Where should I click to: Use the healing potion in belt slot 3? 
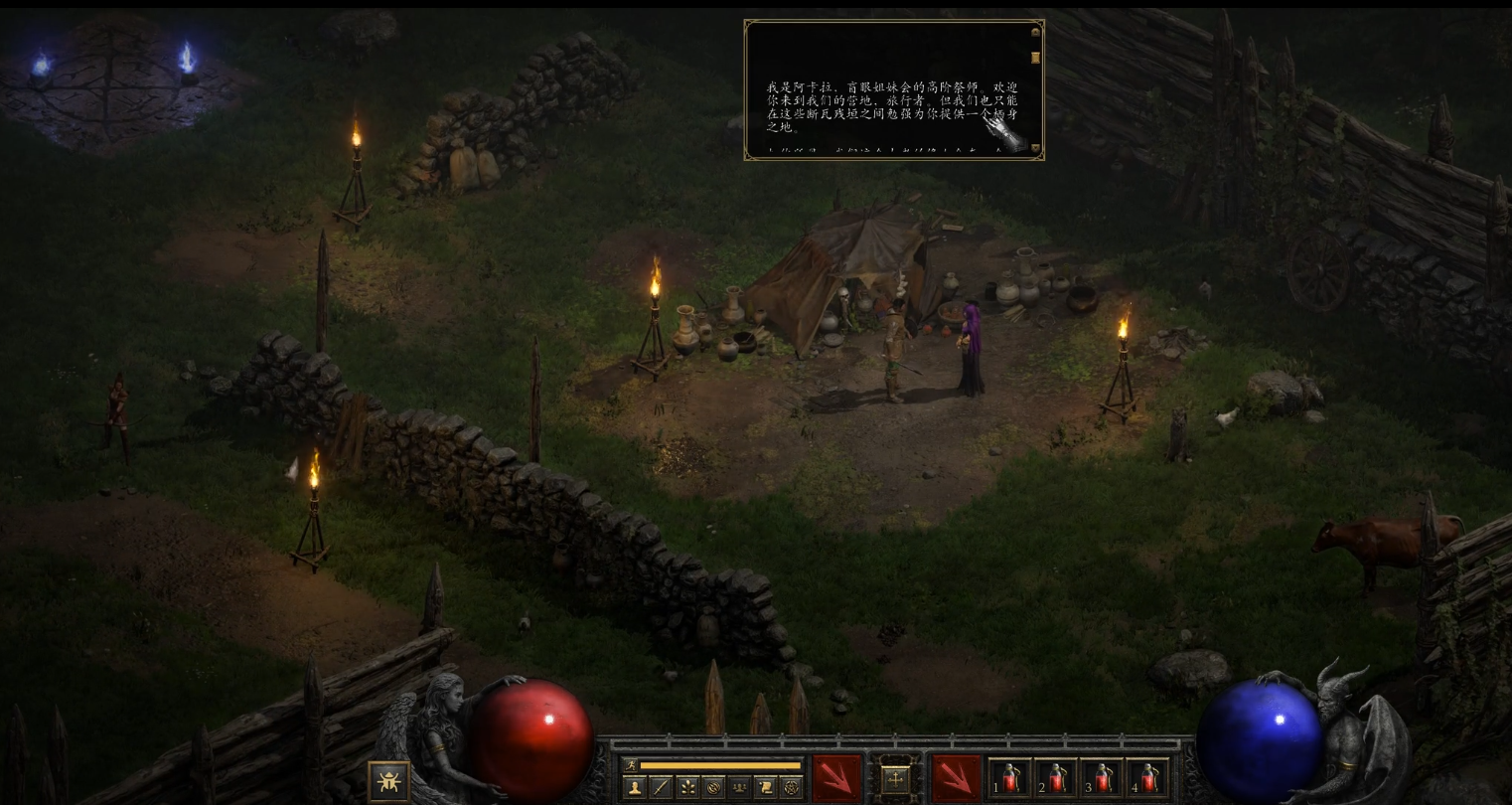tap(1102, 778)
